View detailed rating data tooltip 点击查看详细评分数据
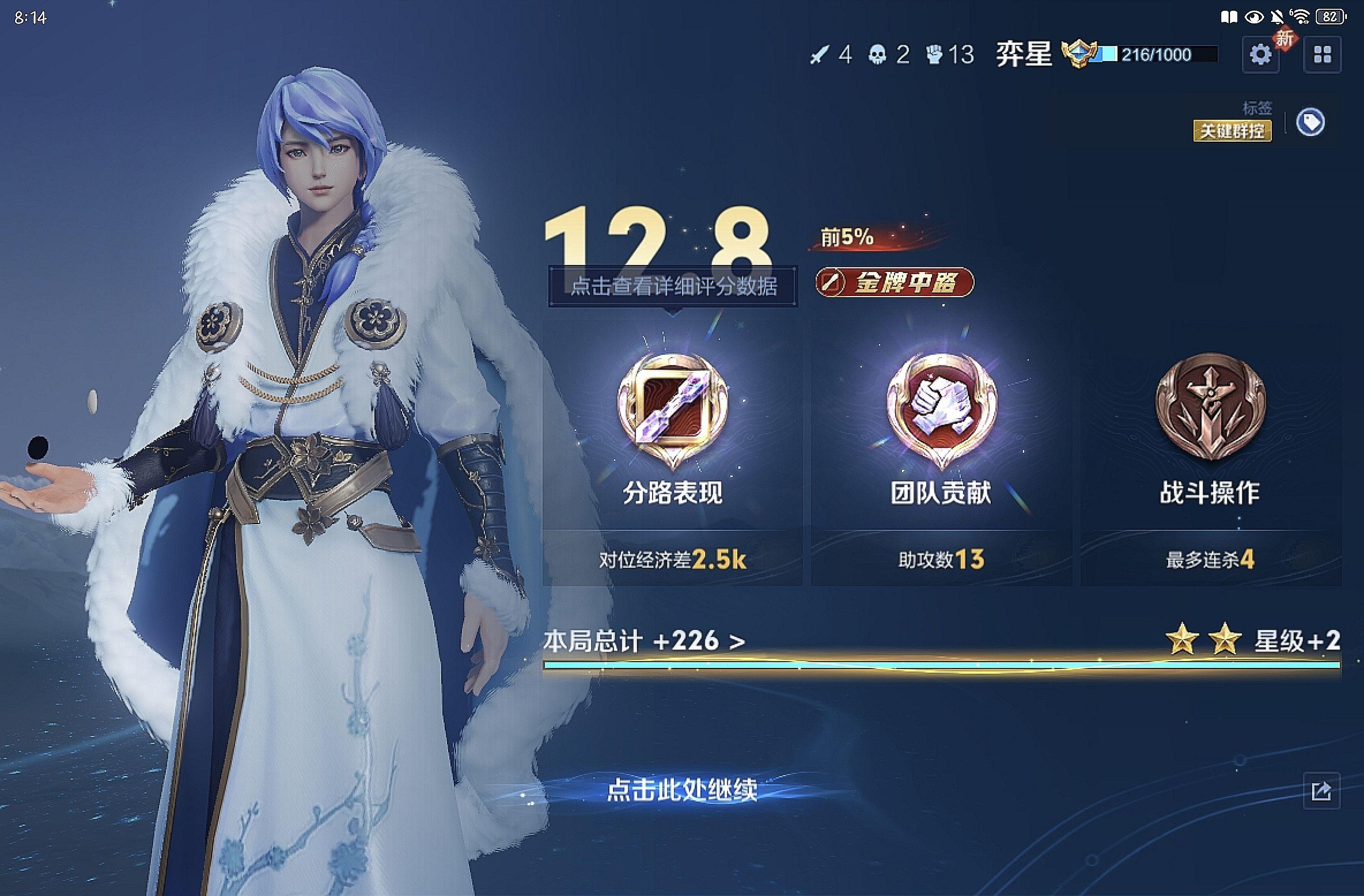The height and width of the screenshot is (896, 1364). 673,286
